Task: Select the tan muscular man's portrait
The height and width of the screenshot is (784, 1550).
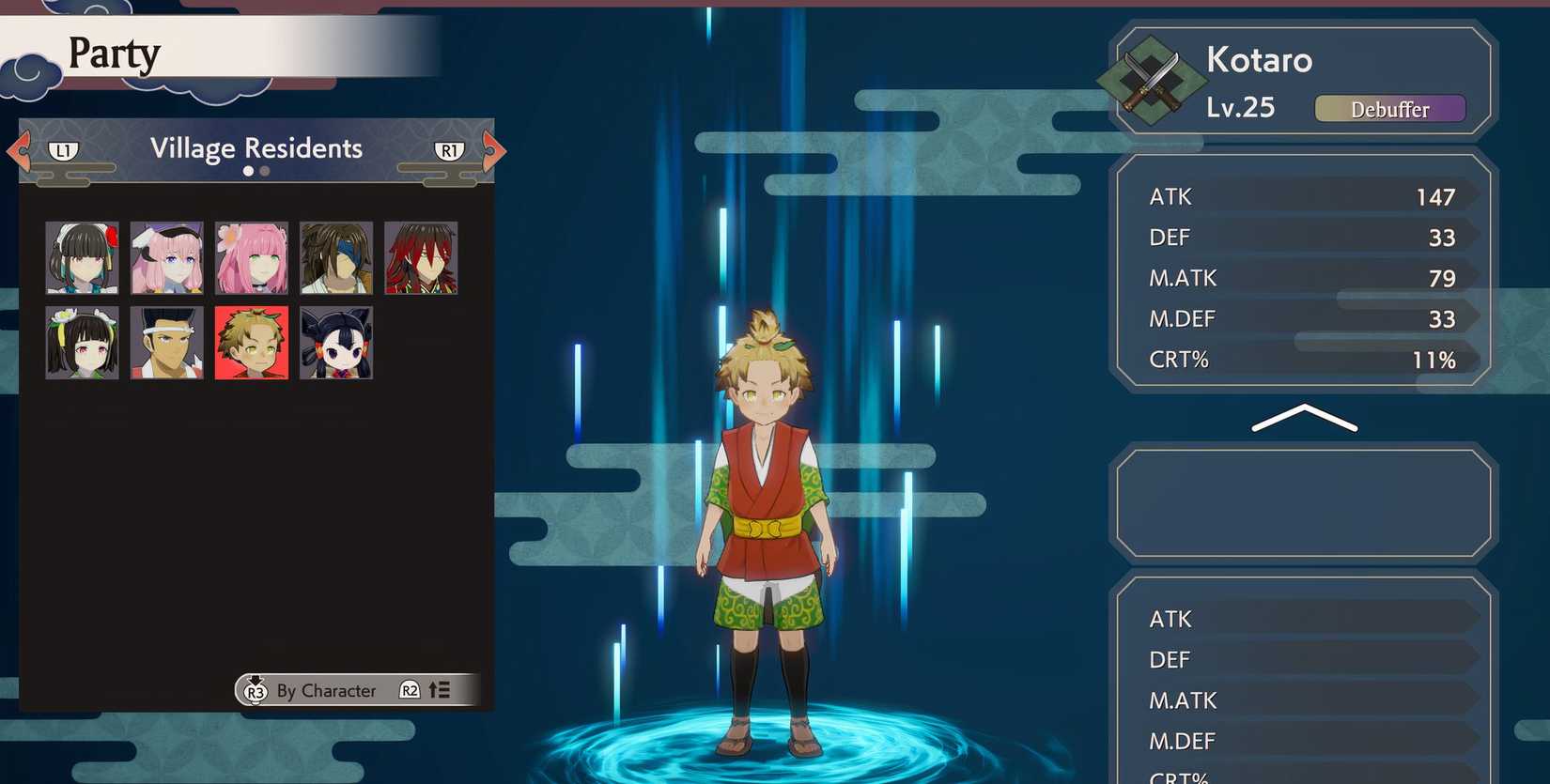Action: (x=166, y=343)
